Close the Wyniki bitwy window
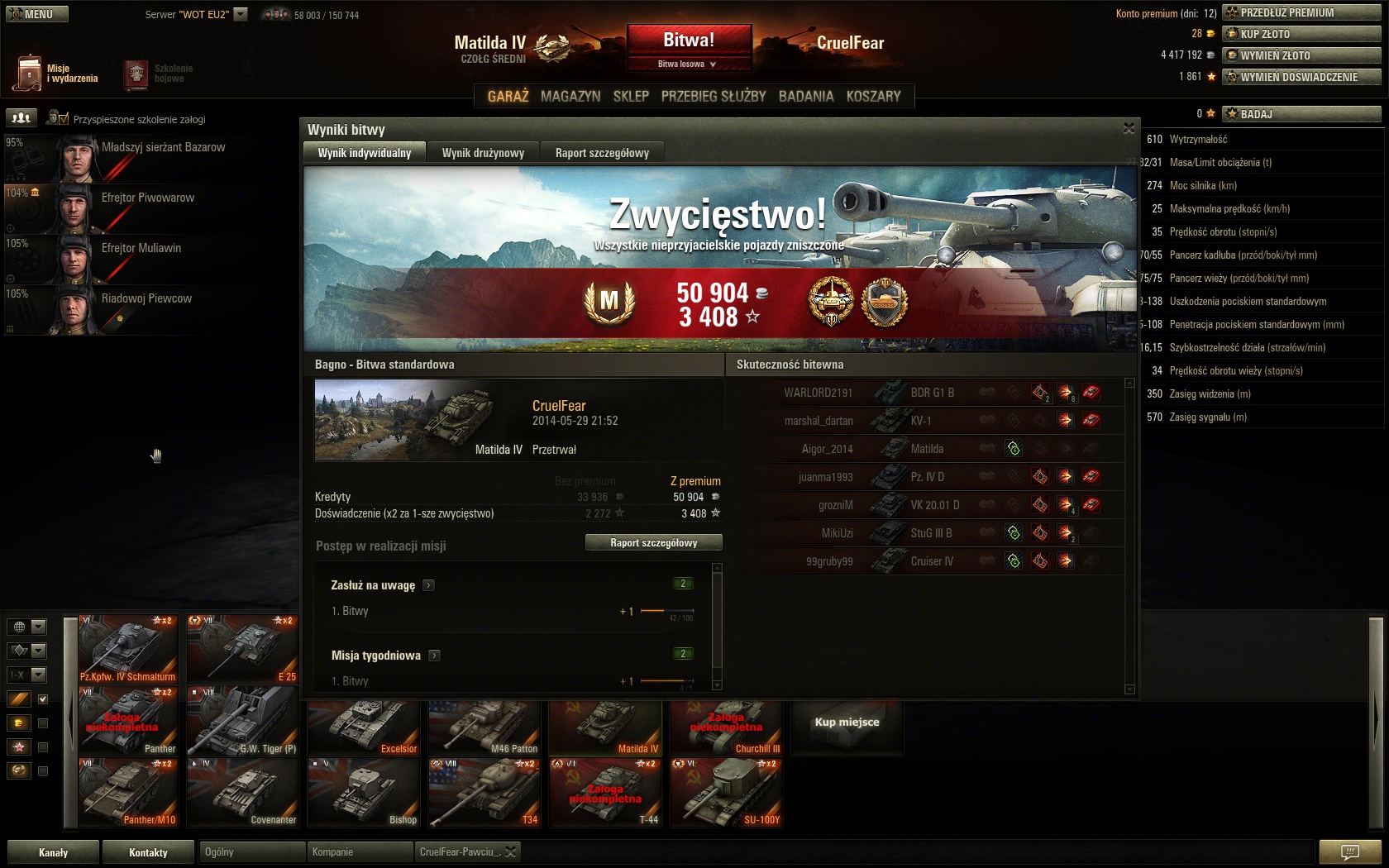 [1129, 128]
